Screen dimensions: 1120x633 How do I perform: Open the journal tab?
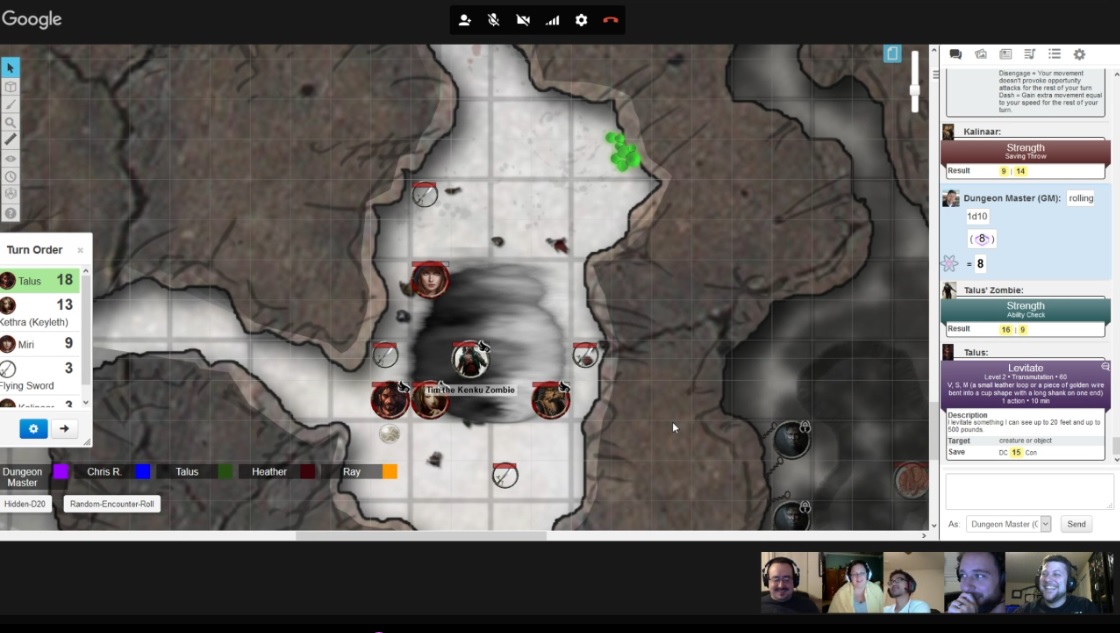click(1005, 55)
